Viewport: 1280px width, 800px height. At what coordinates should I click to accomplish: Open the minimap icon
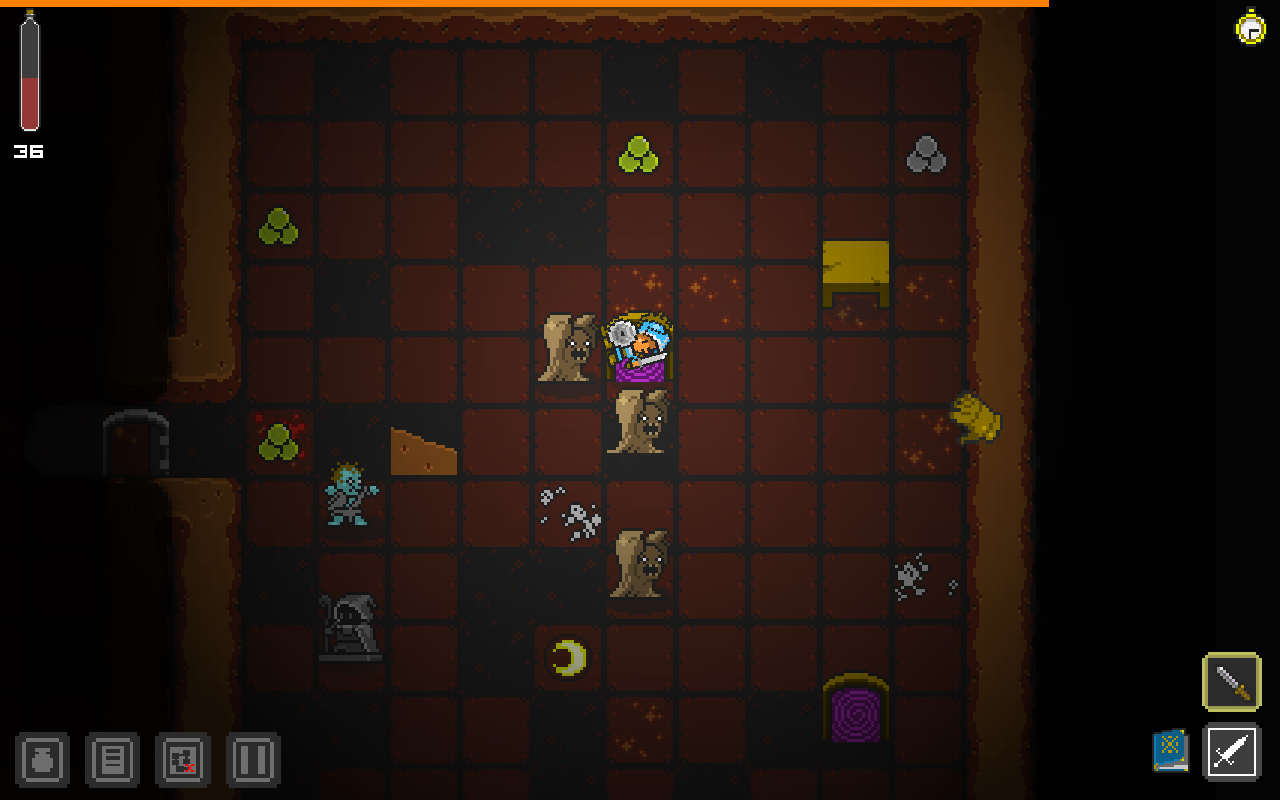[182, 760]
